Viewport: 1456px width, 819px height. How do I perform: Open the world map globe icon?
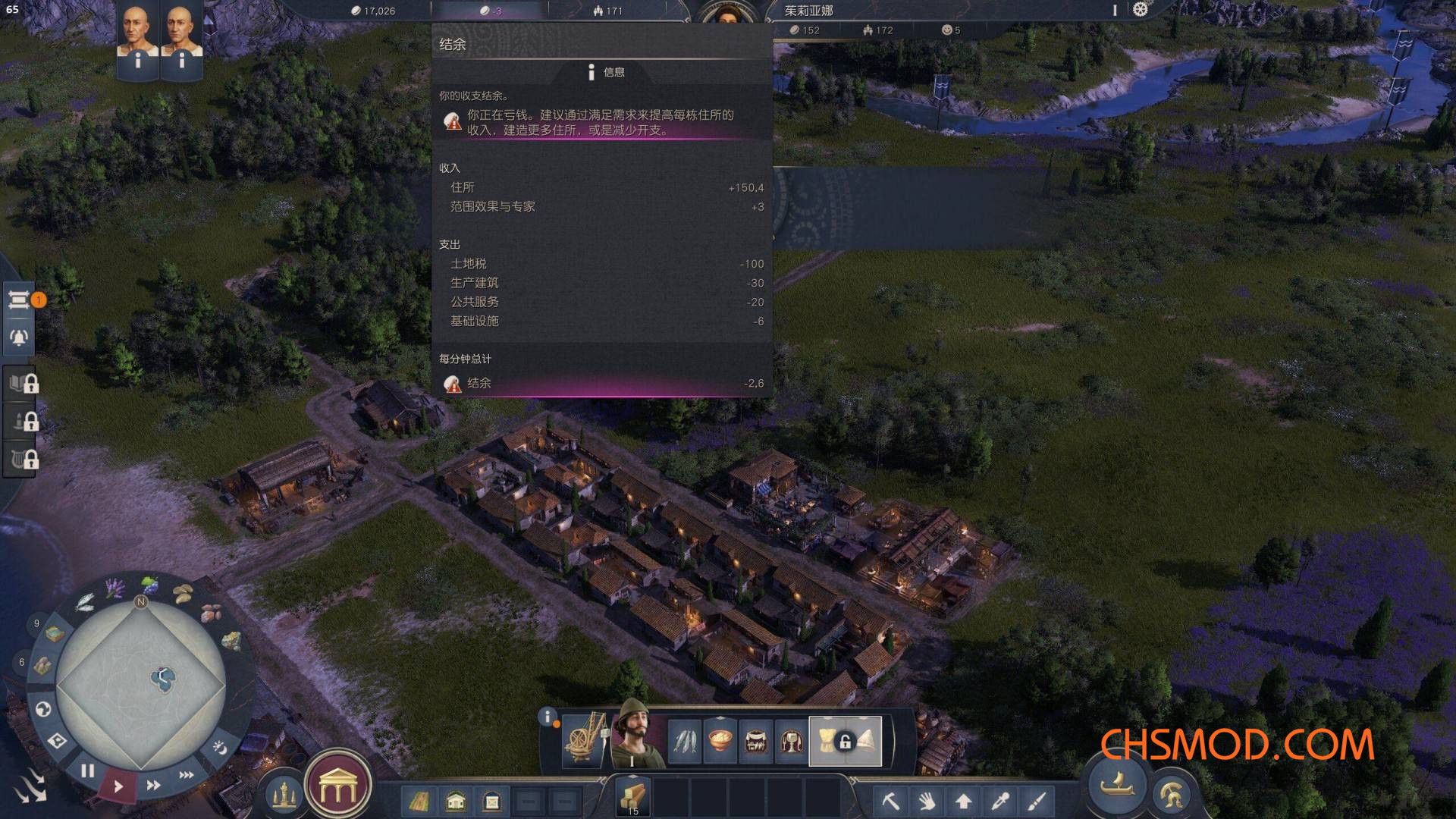(43, 709)
